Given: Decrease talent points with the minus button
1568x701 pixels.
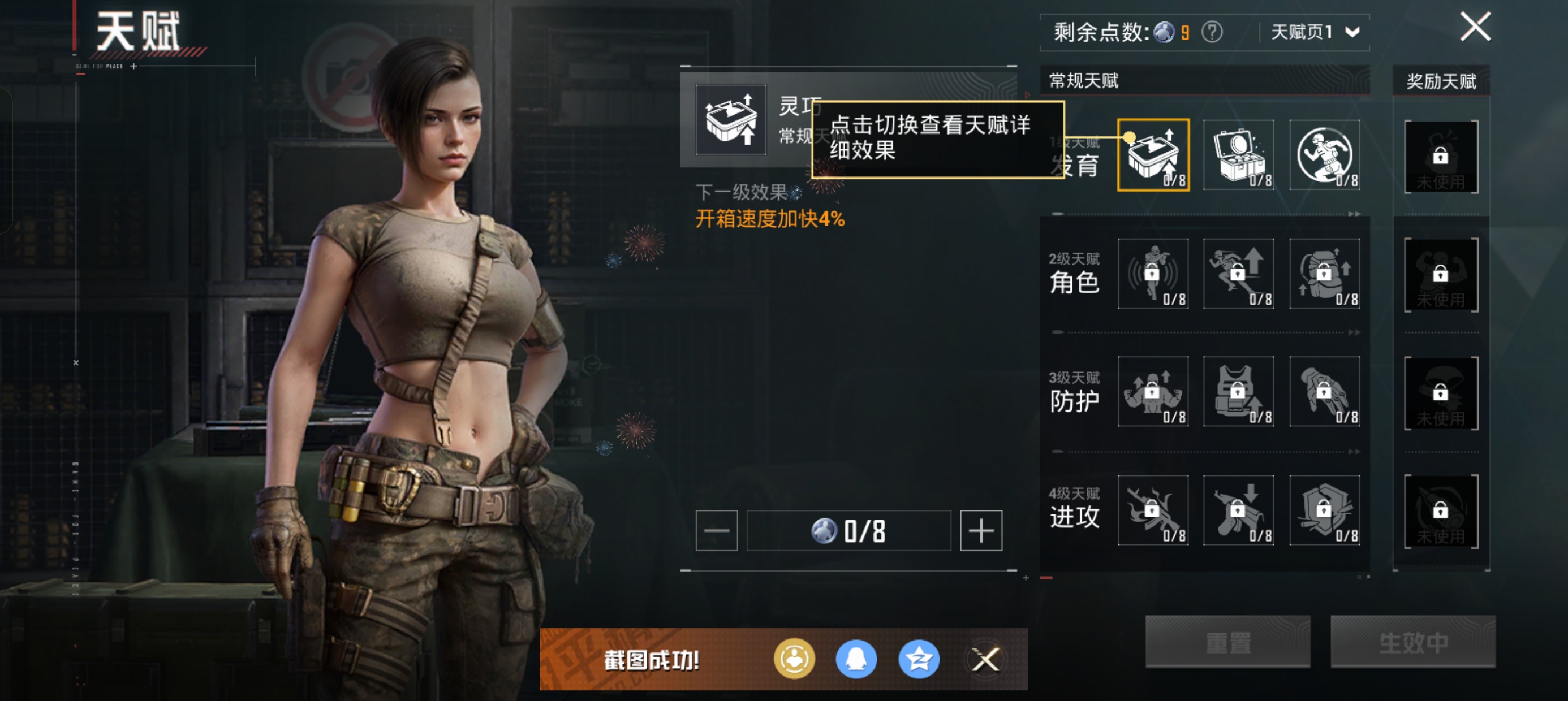Looking at the screenshot, I should pos(717,531).
